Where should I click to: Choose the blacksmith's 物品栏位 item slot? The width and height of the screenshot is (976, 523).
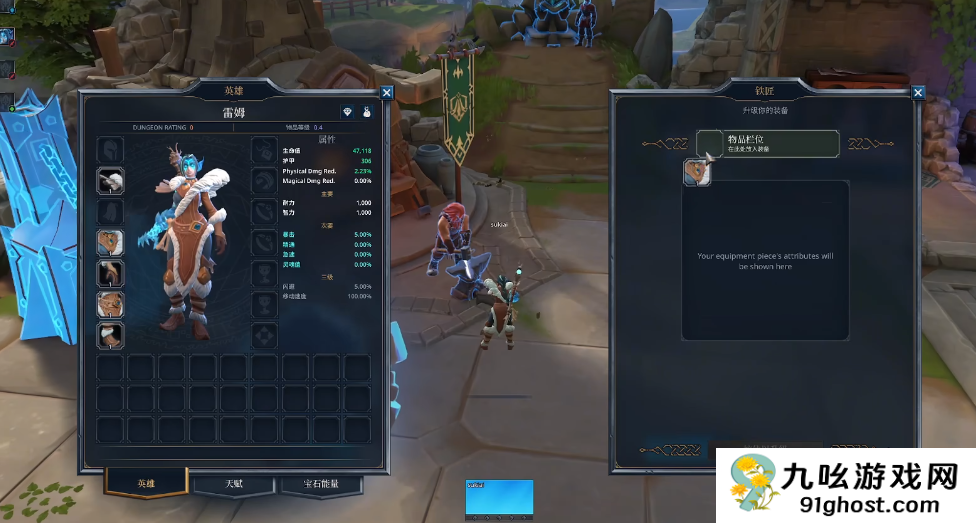767,143
